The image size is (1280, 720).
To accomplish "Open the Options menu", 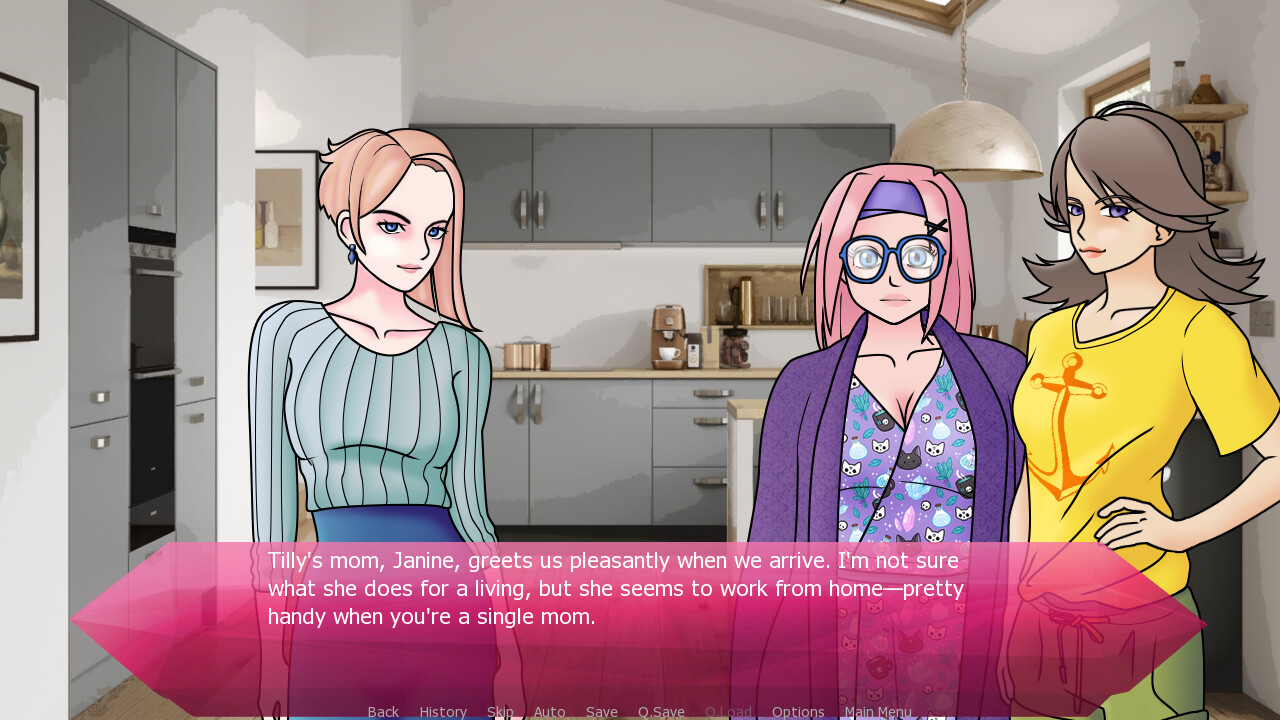I will coord(798,711).
